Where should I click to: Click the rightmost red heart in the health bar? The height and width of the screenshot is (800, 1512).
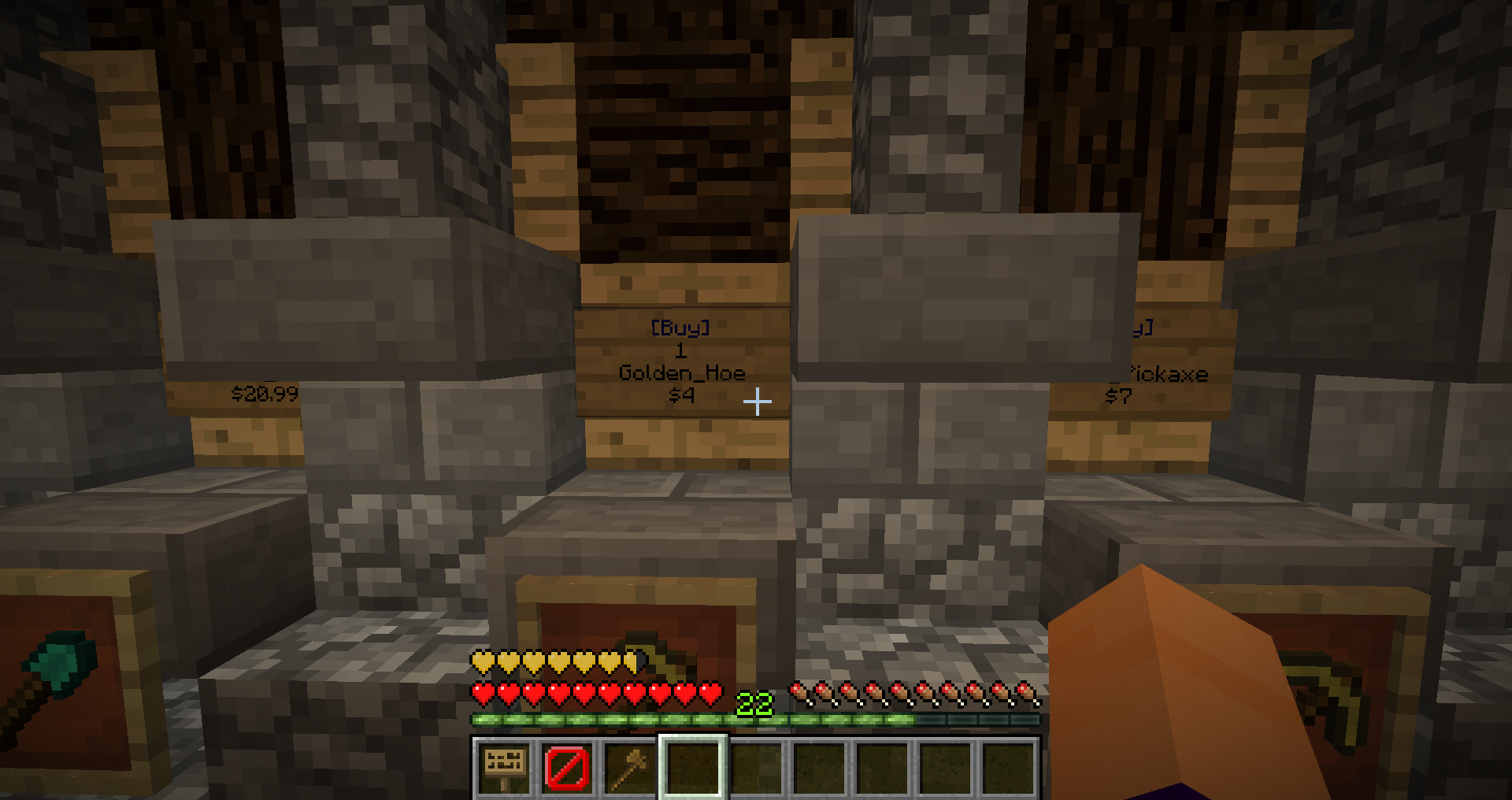click(713, 693)
